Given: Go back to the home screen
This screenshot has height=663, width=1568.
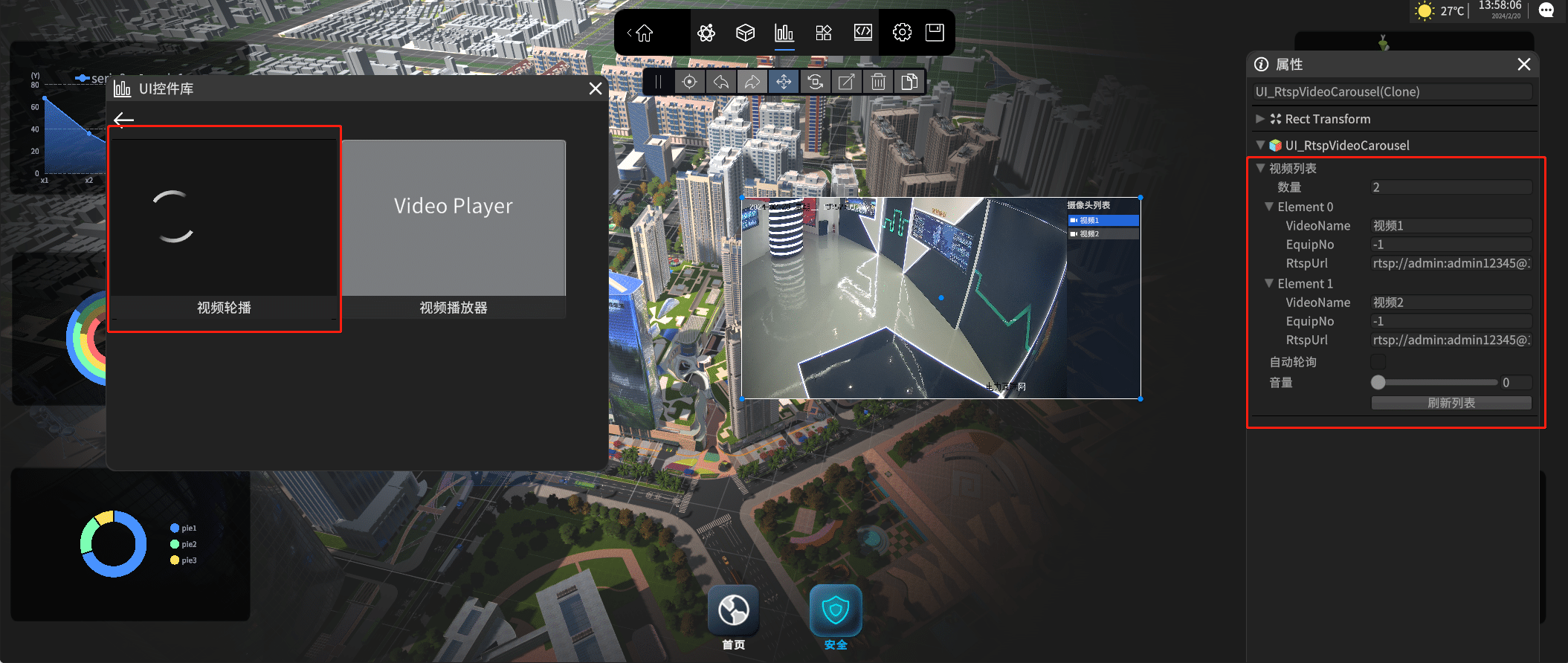Looking at the screenshot, I should coord(643,33).
